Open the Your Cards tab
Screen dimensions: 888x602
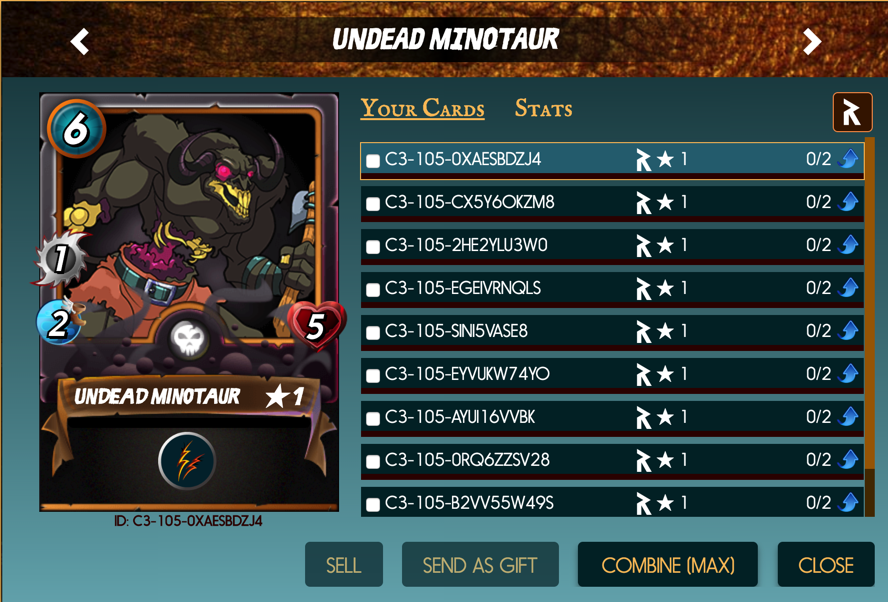pos(422,109)
